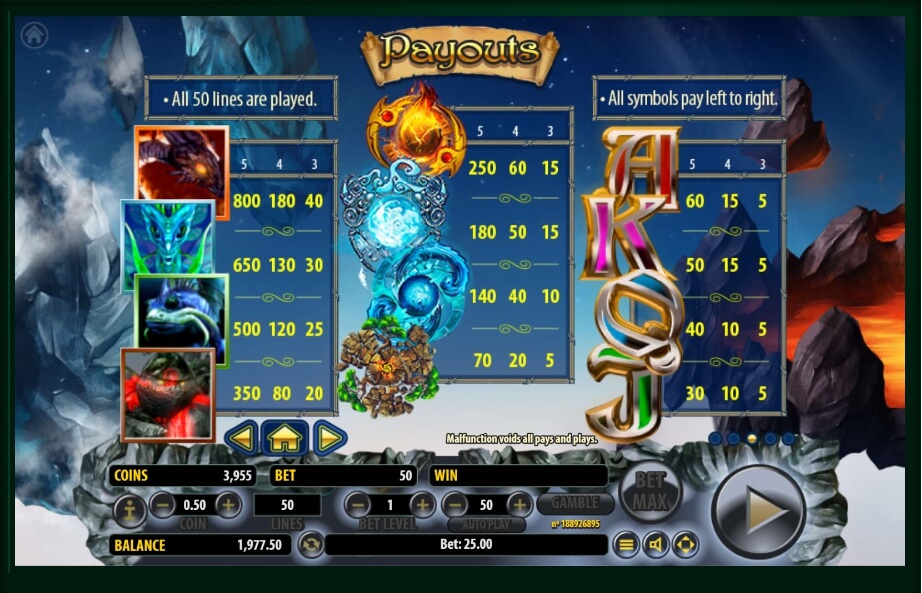922x593 pixels.
Task: Raise the bet level
Action: [x=422, y=505]
